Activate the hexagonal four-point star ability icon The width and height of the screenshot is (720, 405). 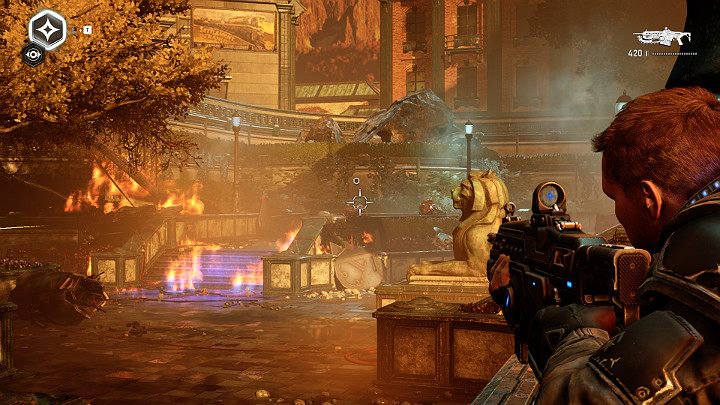47,28
